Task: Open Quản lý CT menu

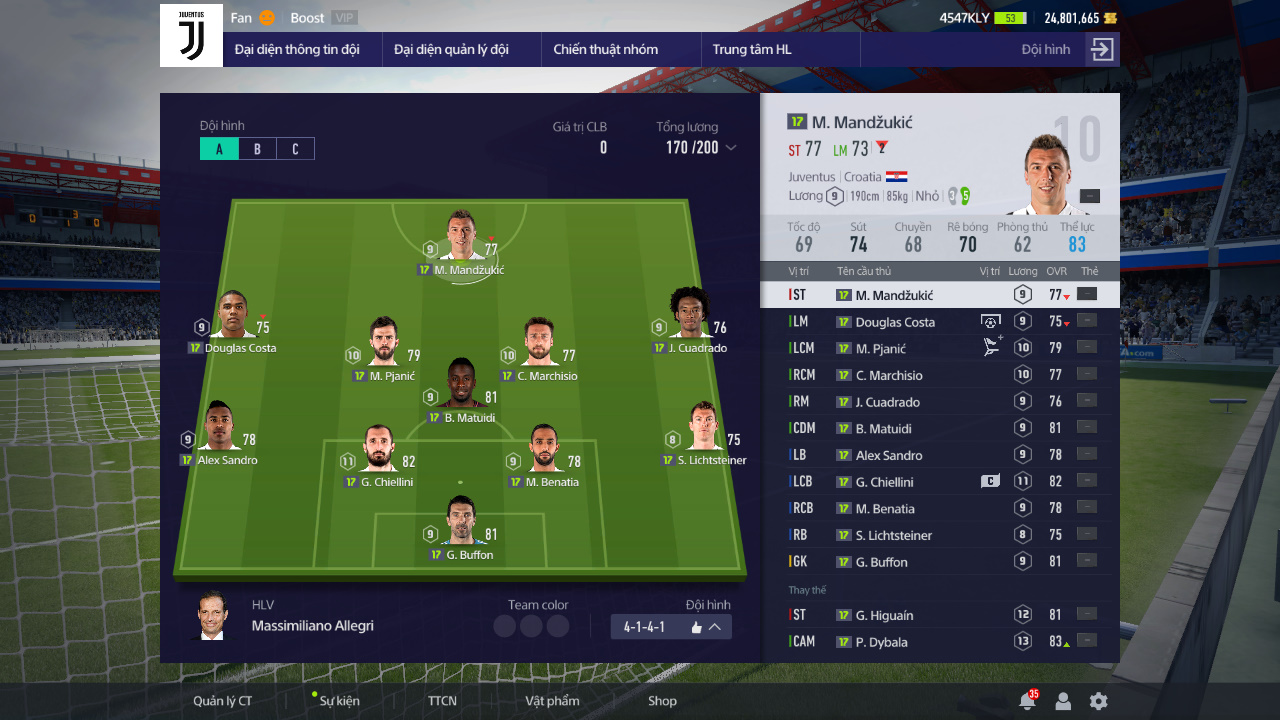Action: 222,701
